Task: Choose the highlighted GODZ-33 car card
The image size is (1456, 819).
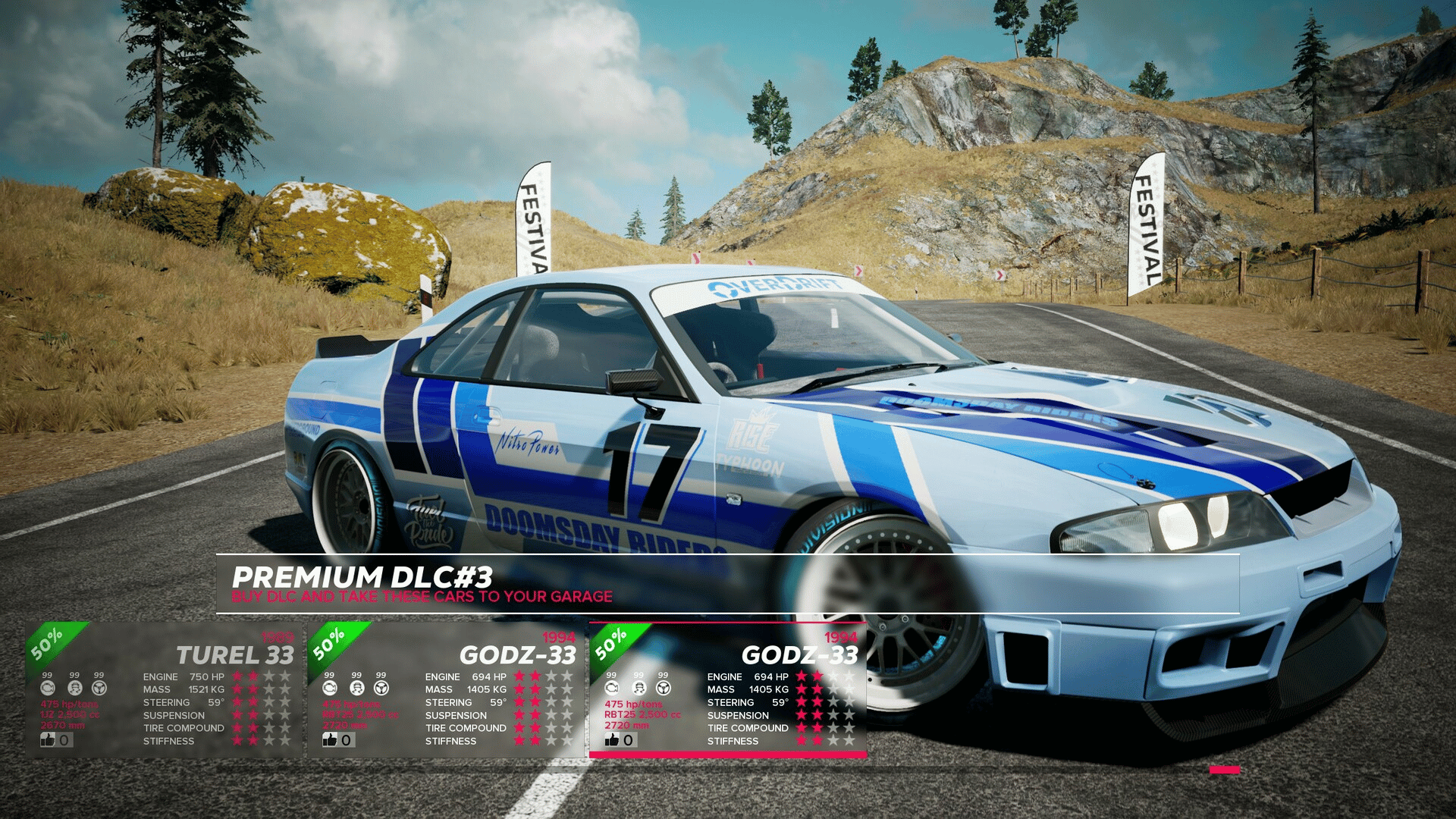Action: [x=728, y=690]
